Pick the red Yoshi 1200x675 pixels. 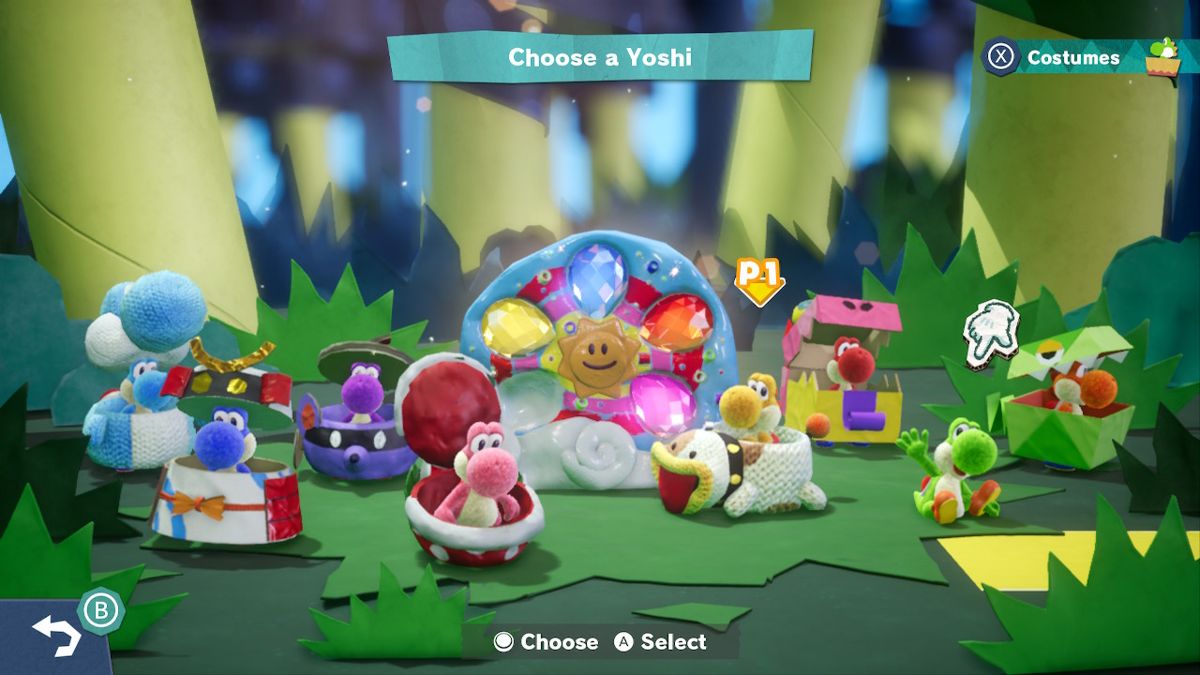(x=848, y=364)
